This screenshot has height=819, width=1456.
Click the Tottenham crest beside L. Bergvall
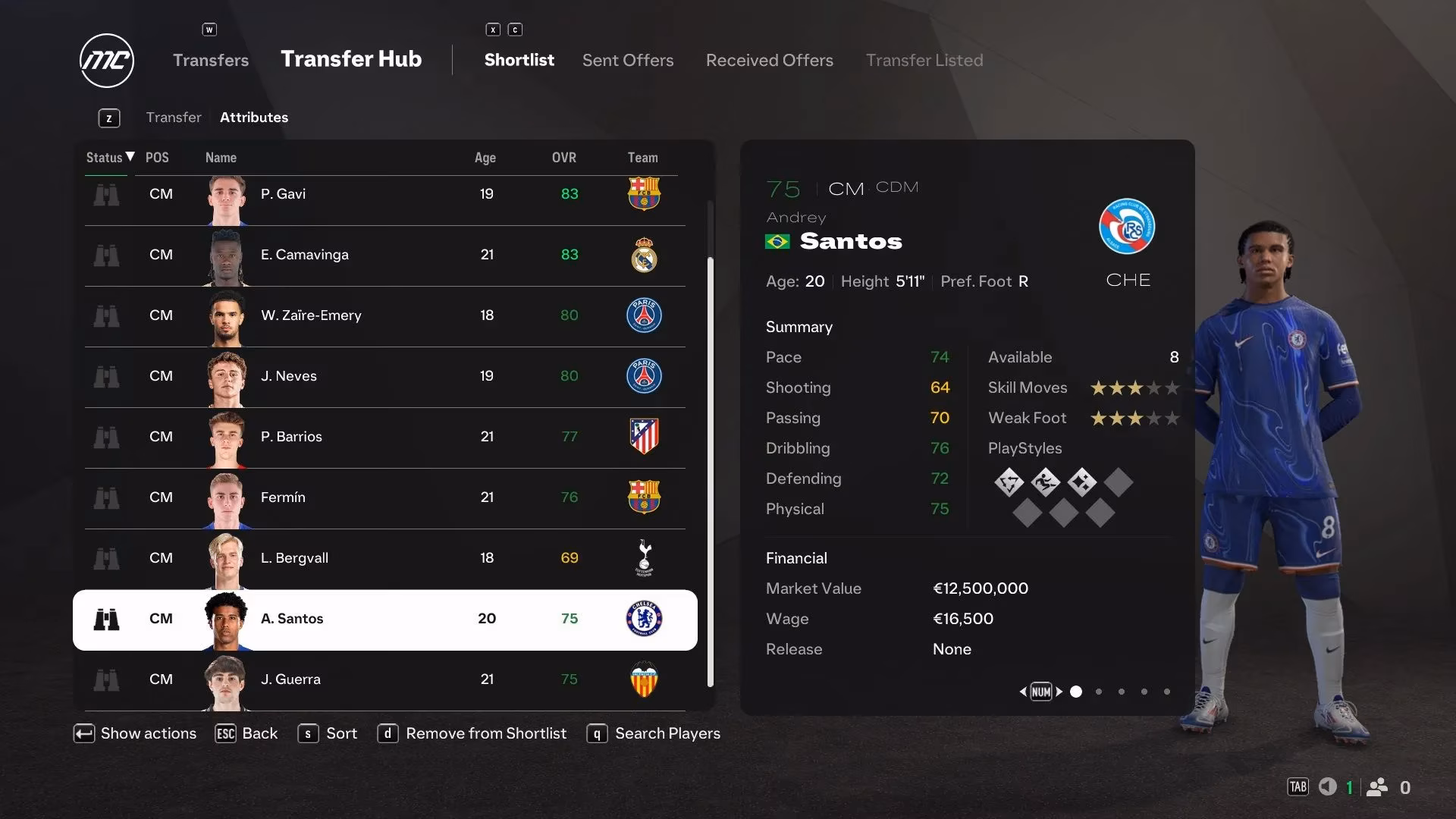pyautogui.click(x=644, y=559)
